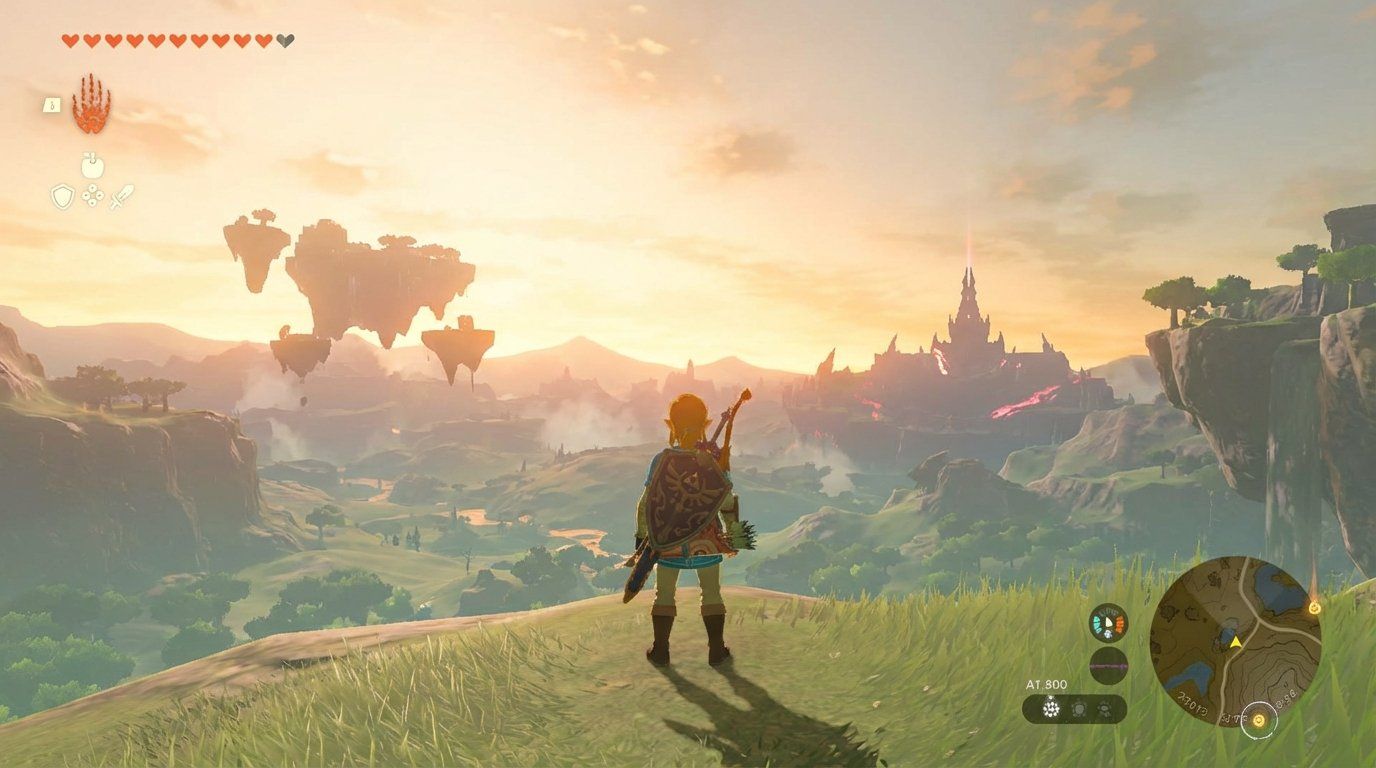Click the AT 800 altitude label
1376x768 pixels.
tap(1048, 682)
